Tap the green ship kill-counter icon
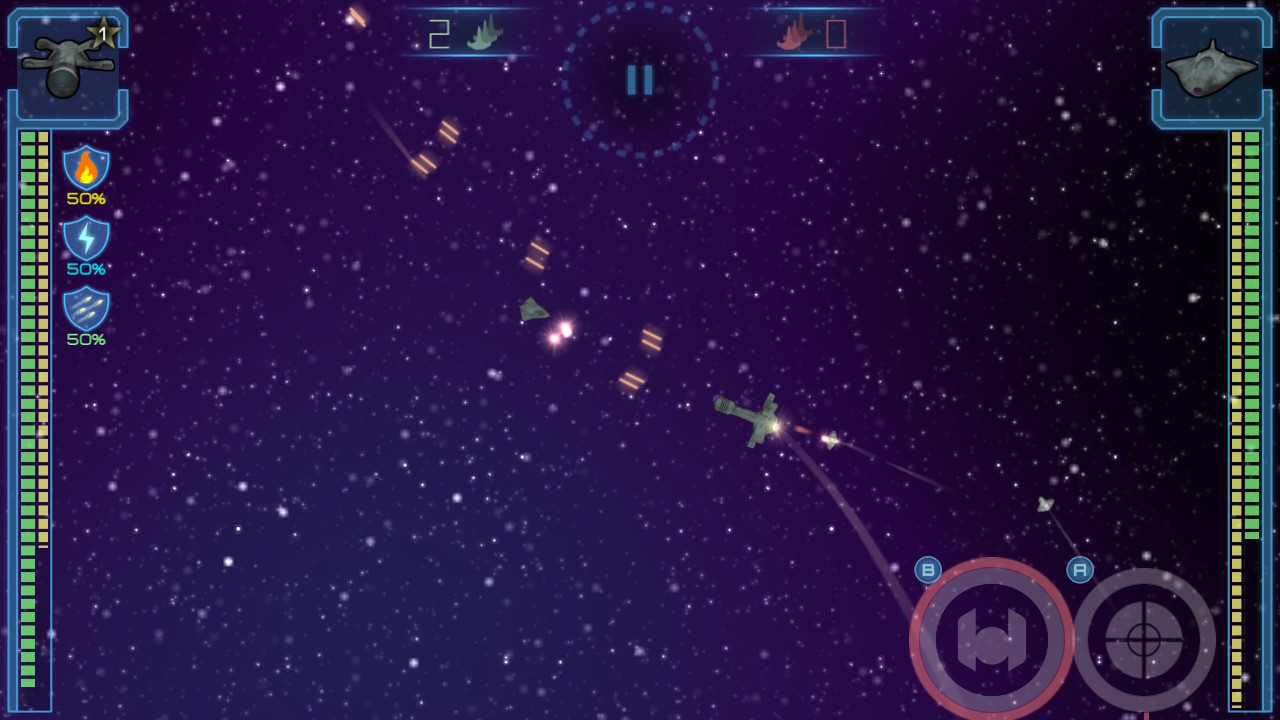Image resolution: width=1280 pixels, height=720 pixels. tap(484, 32)
